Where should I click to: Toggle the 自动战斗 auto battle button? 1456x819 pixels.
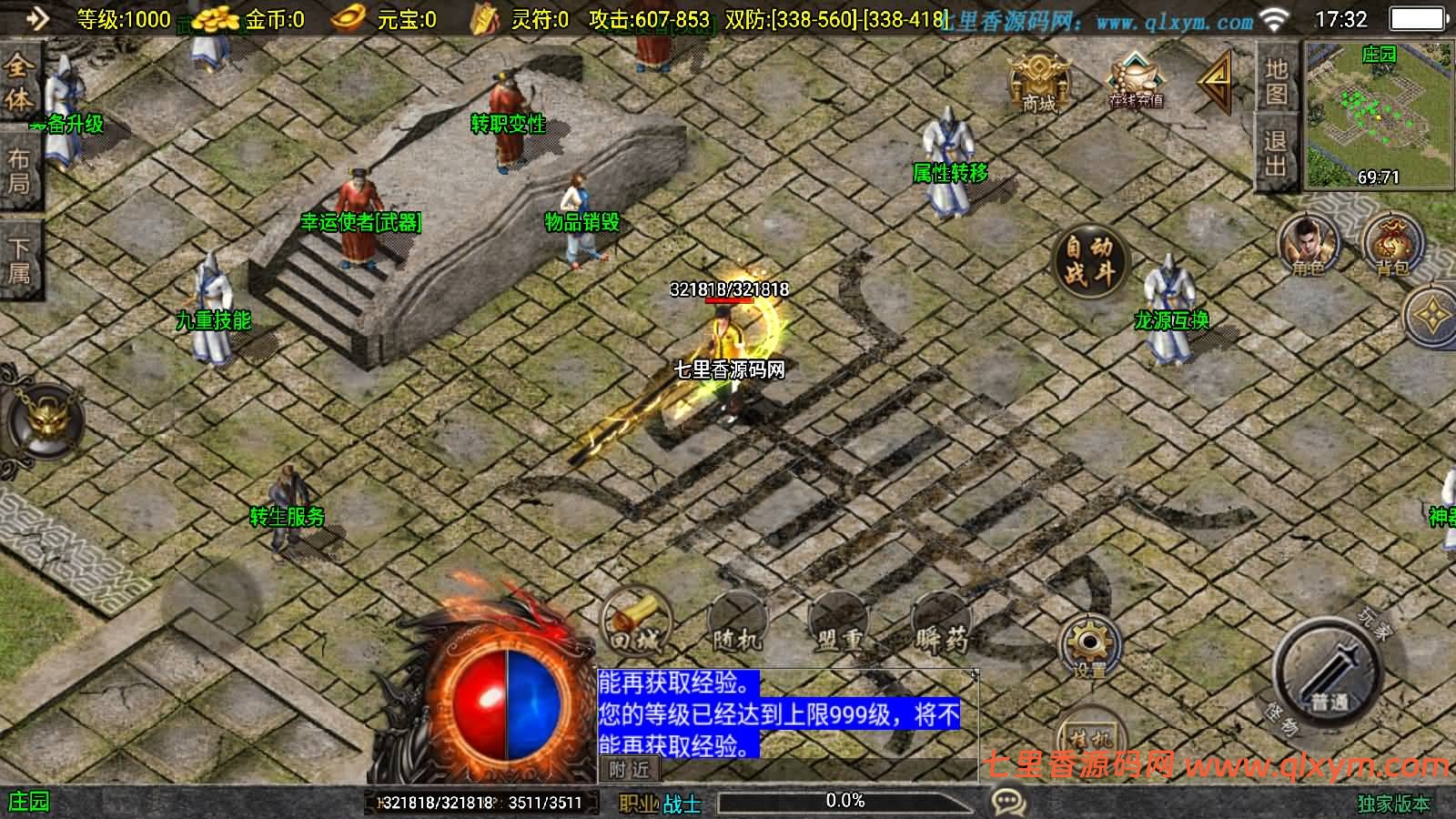pos(1089,259)
